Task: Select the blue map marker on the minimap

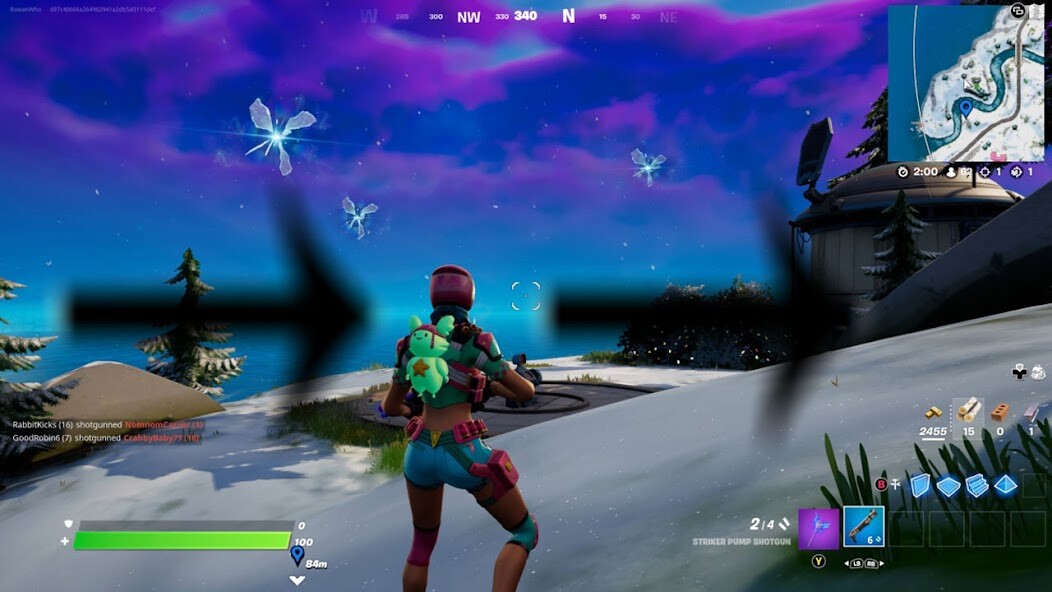Action: (x=966, y=105)
